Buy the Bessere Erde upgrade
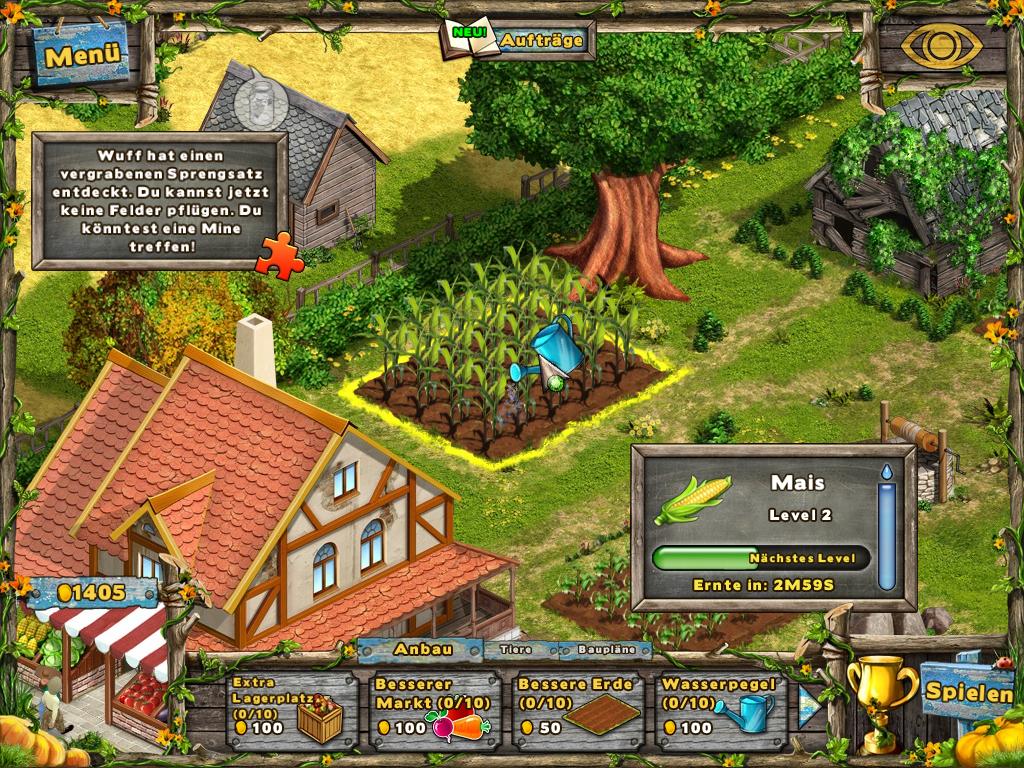 point(575,708)
